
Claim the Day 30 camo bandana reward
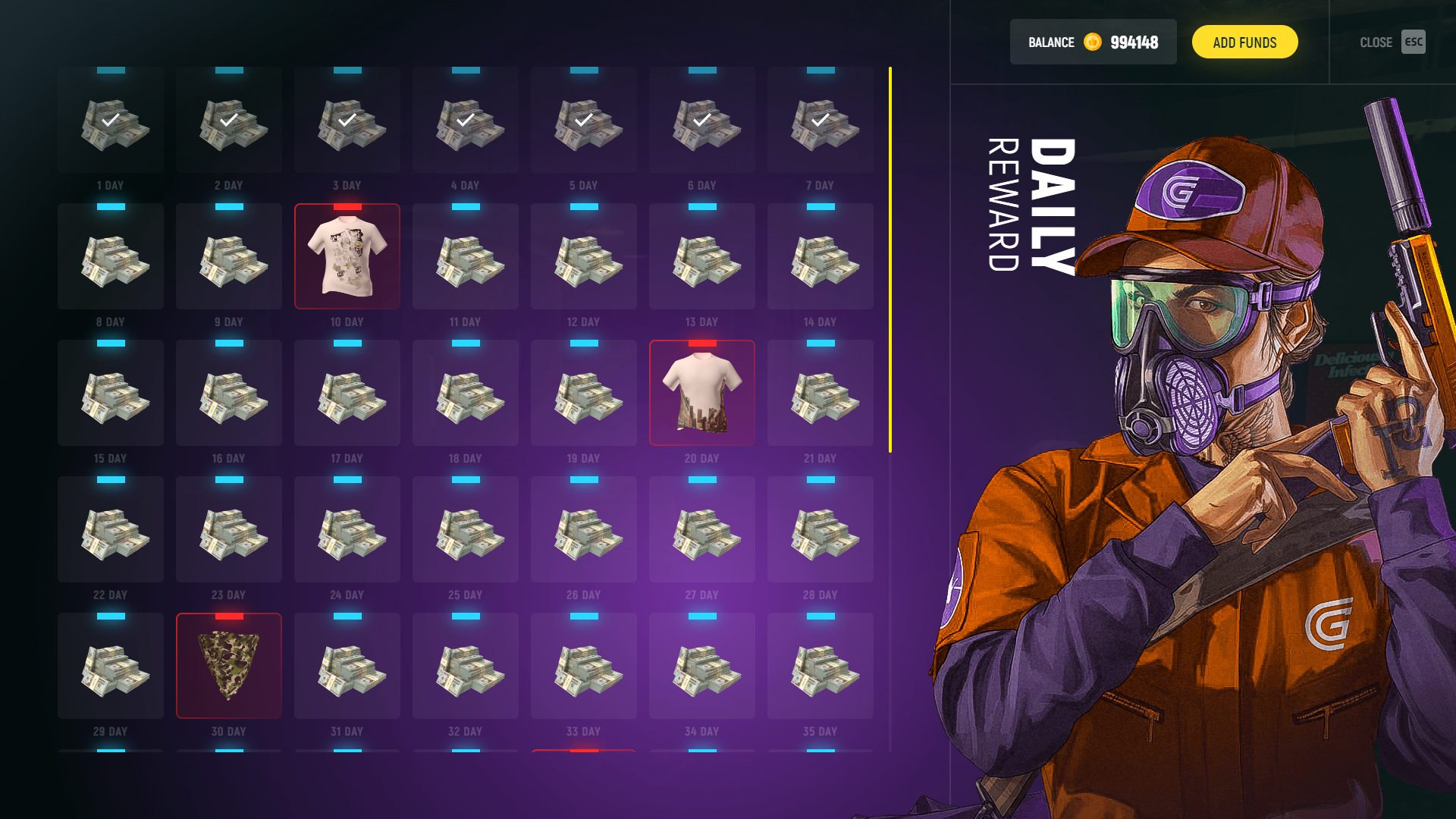228,665
